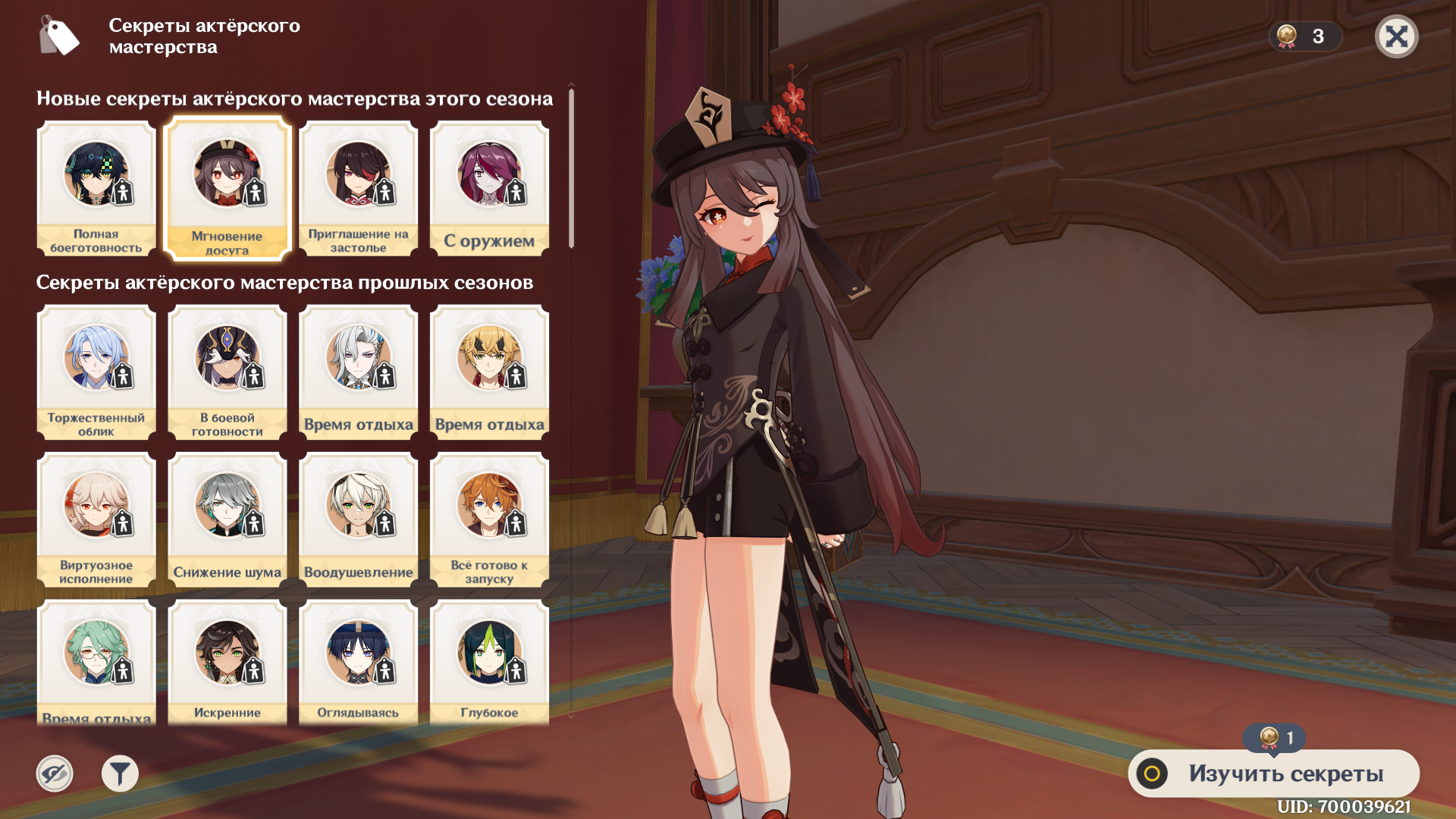The image size is (1456, 819).
Task: Choose the Мгновение досуга card
Action: [227, 189]
